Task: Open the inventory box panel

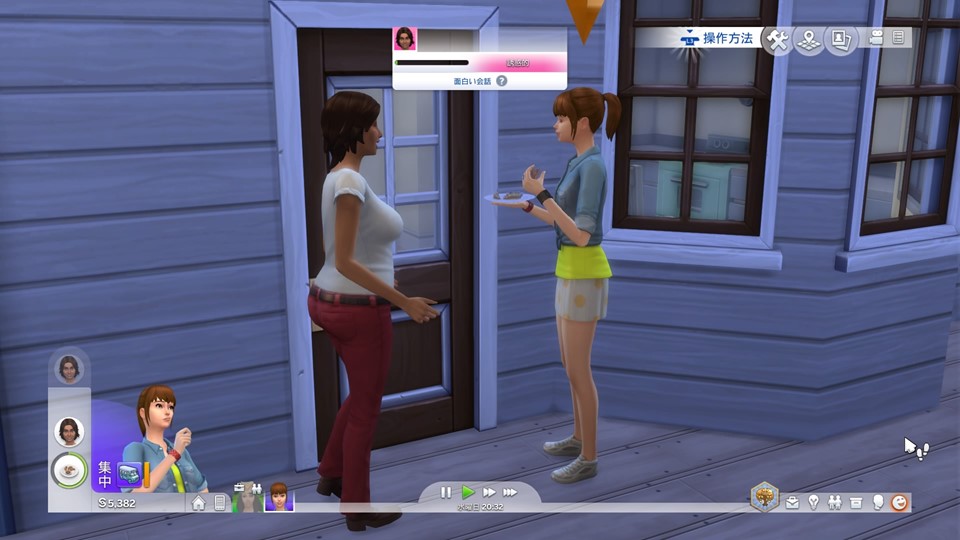Action: pyautogui.click(x=856, y=502)
